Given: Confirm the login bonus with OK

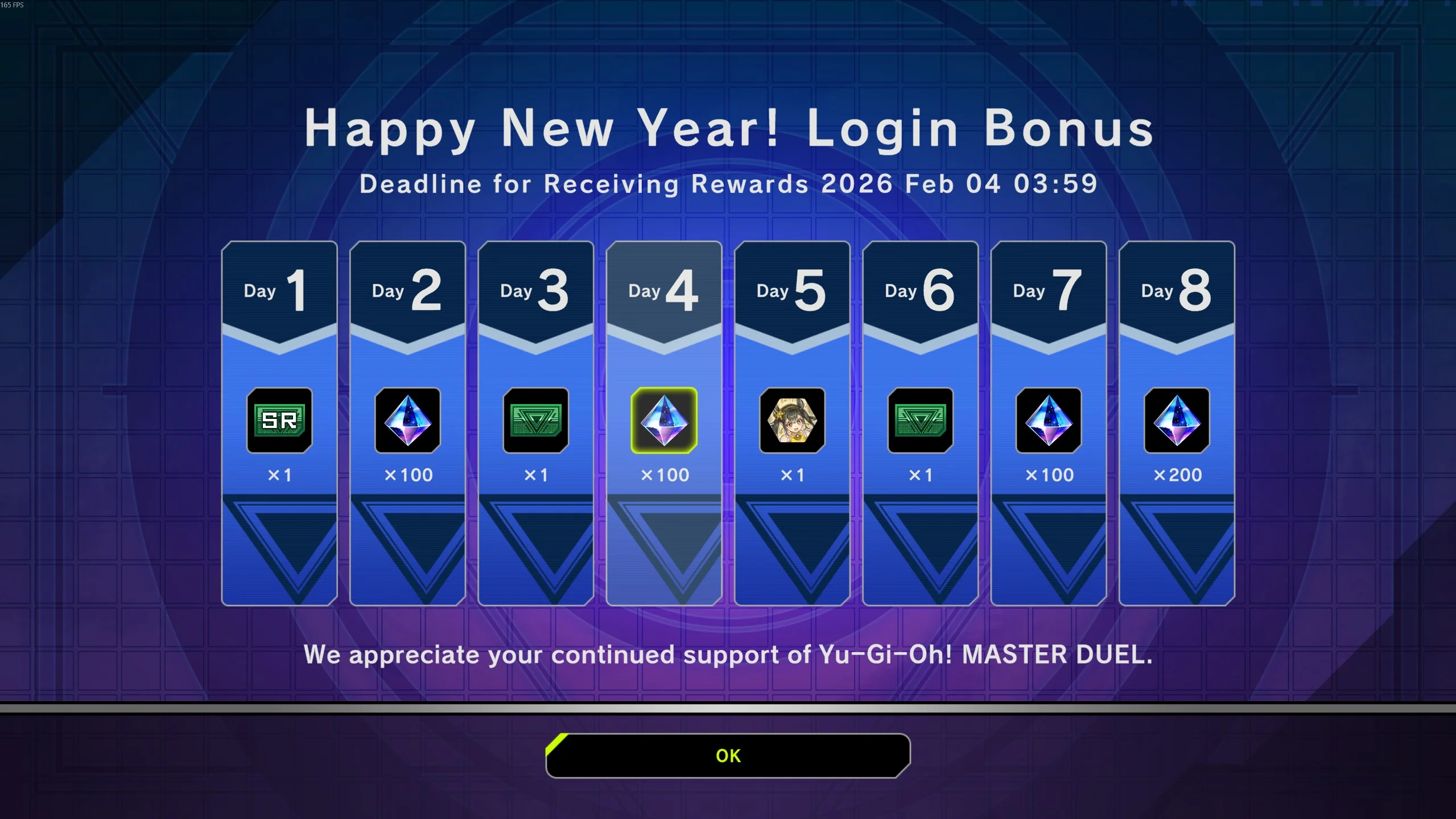Looking at the screenshot, I should coord(728,755).
